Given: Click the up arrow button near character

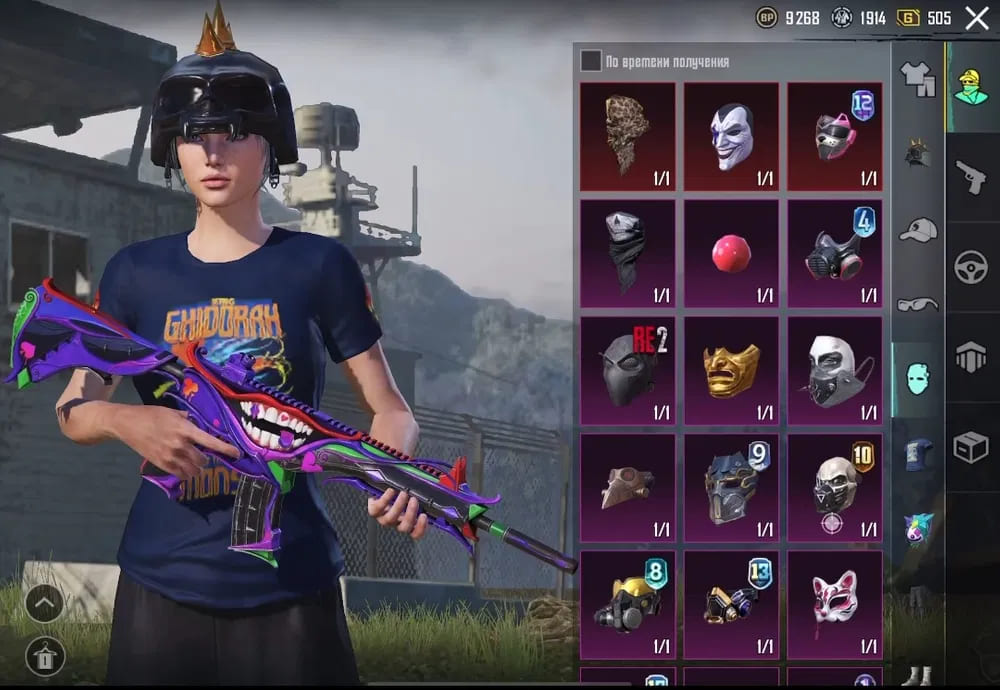Looking at the screenshot, I should coord(45,602).
